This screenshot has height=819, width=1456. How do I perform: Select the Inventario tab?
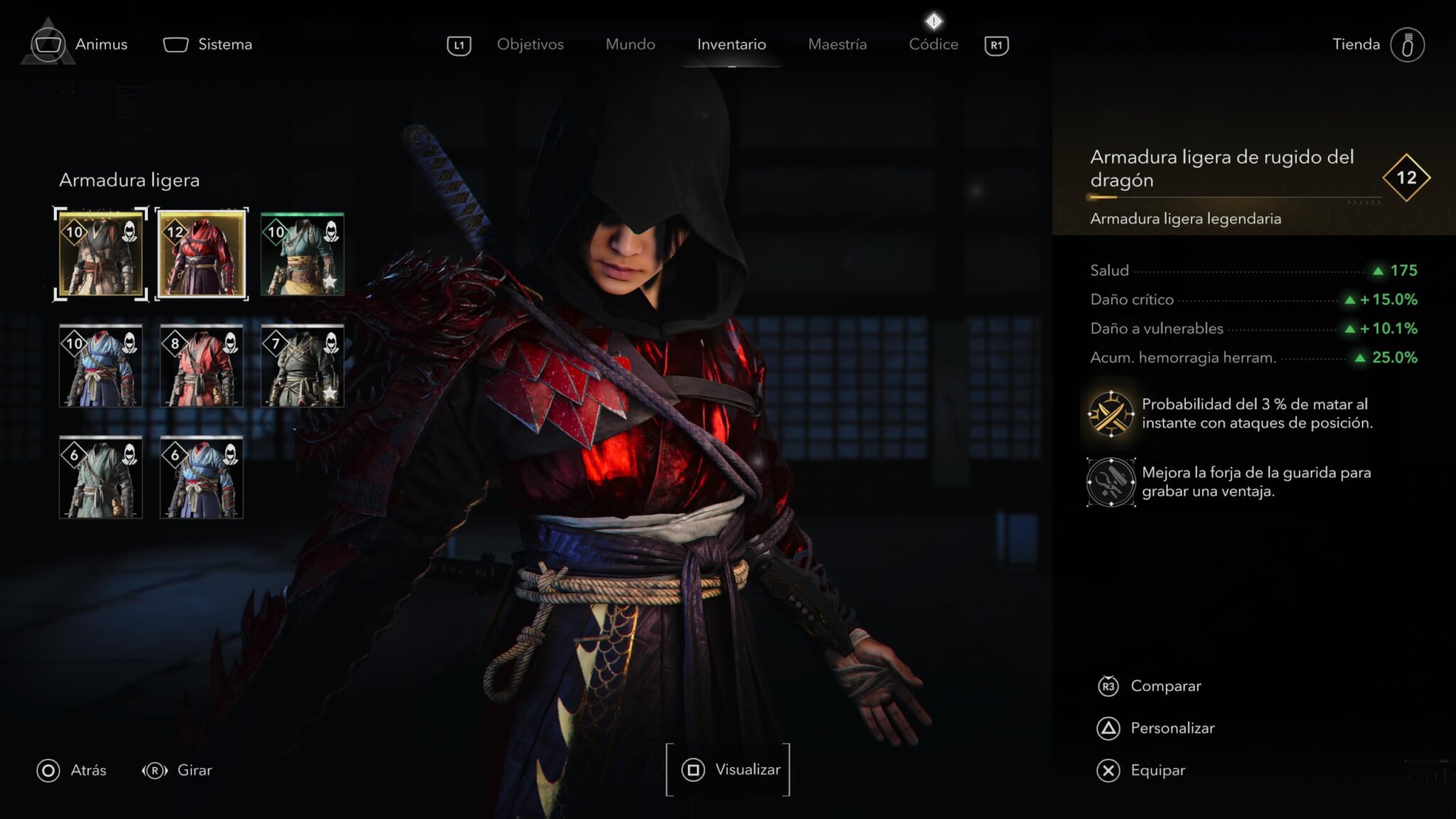coord(731,44)
